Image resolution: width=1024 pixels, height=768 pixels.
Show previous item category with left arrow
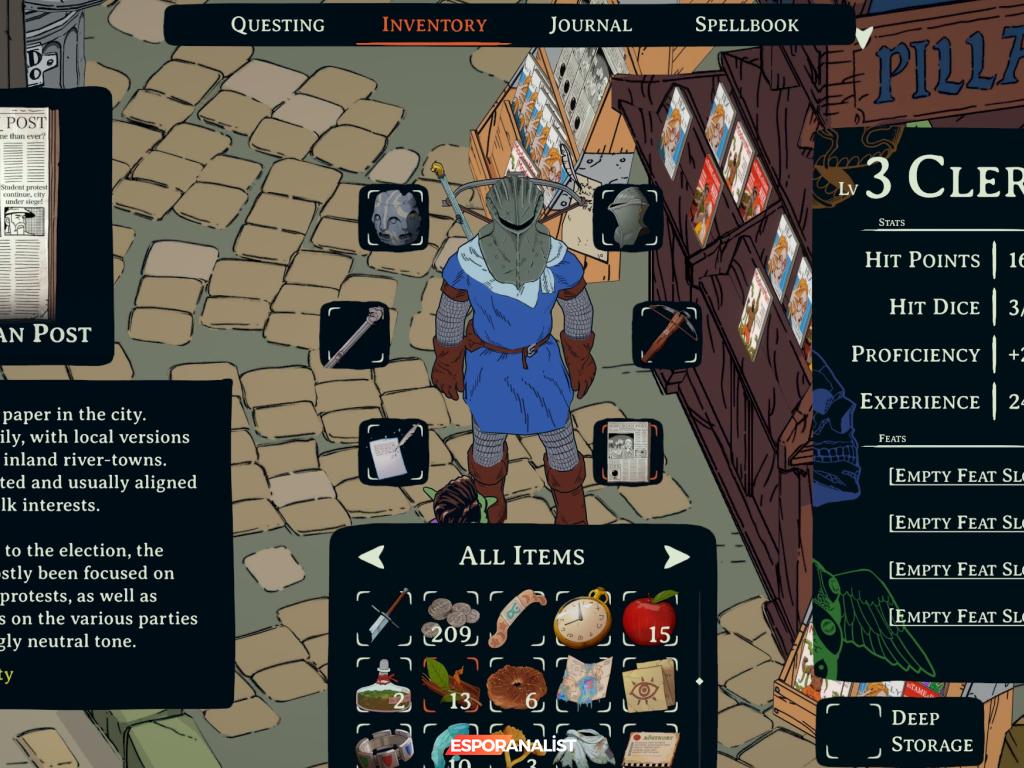pyautogui.click(x=371, y=556)
